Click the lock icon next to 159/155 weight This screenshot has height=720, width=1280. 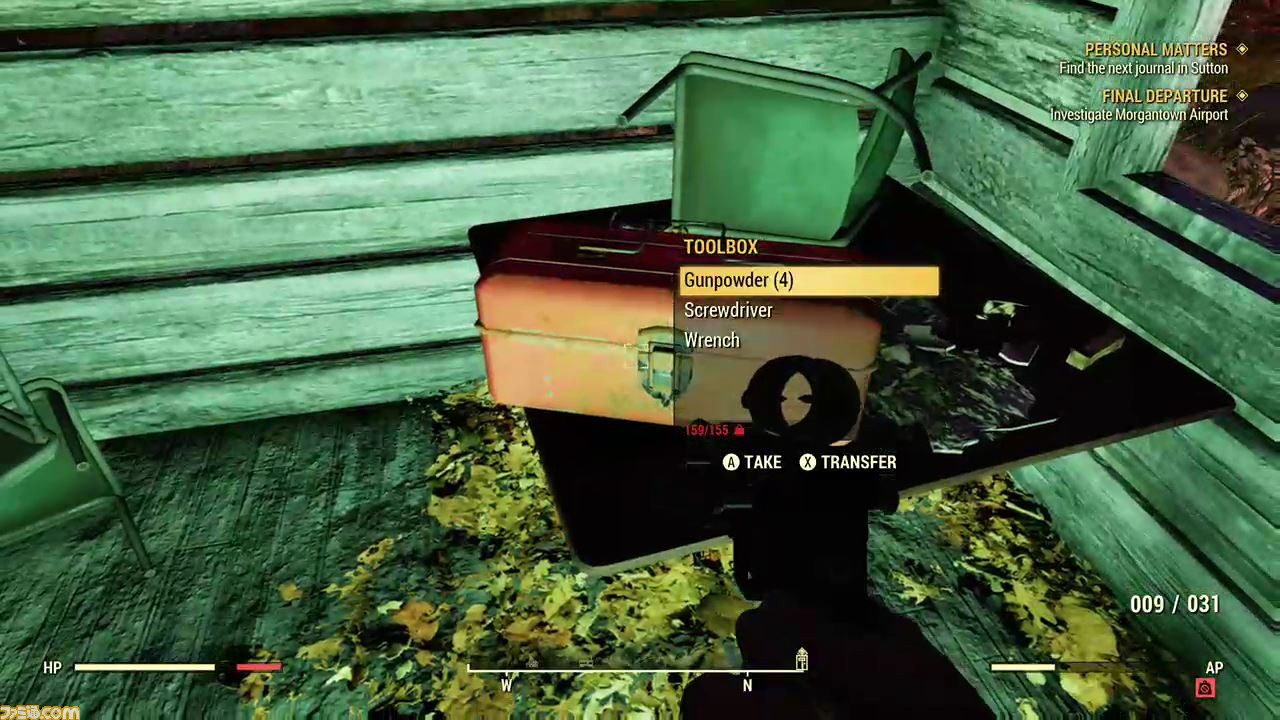pyautogui.click(x=738, y=430)
